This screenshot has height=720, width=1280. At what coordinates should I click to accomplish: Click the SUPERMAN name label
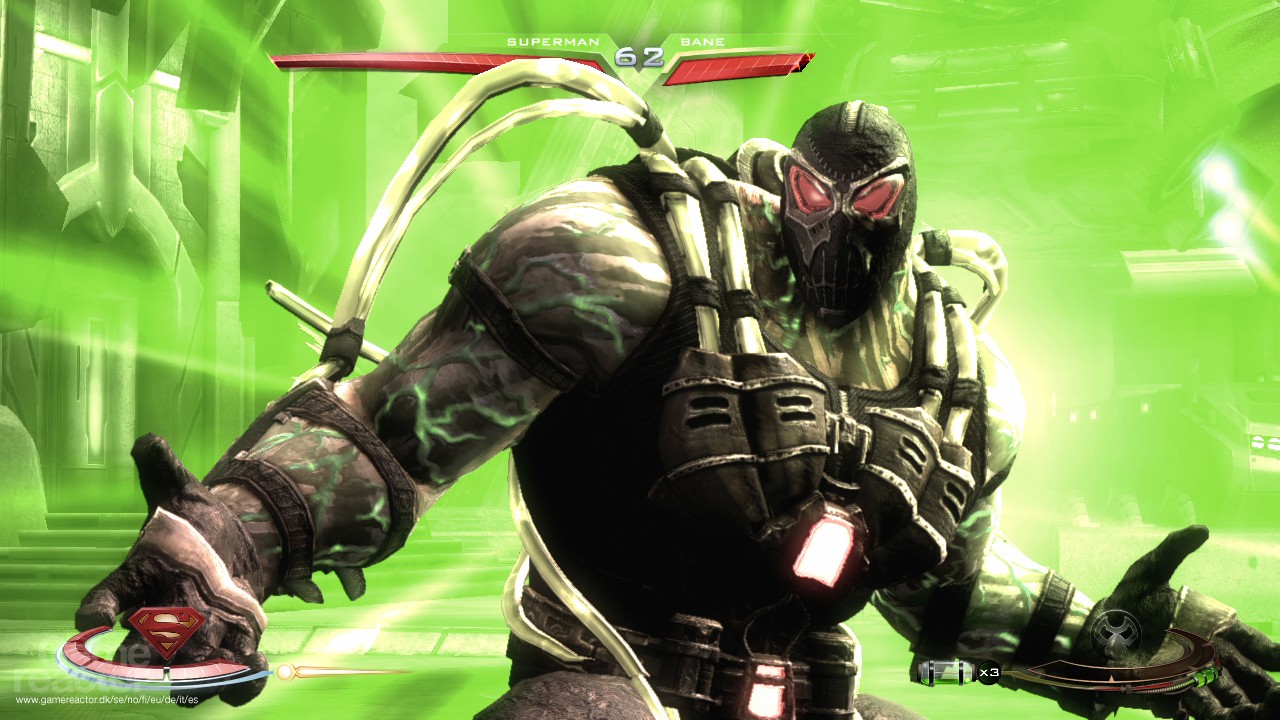tap(552, 42)
